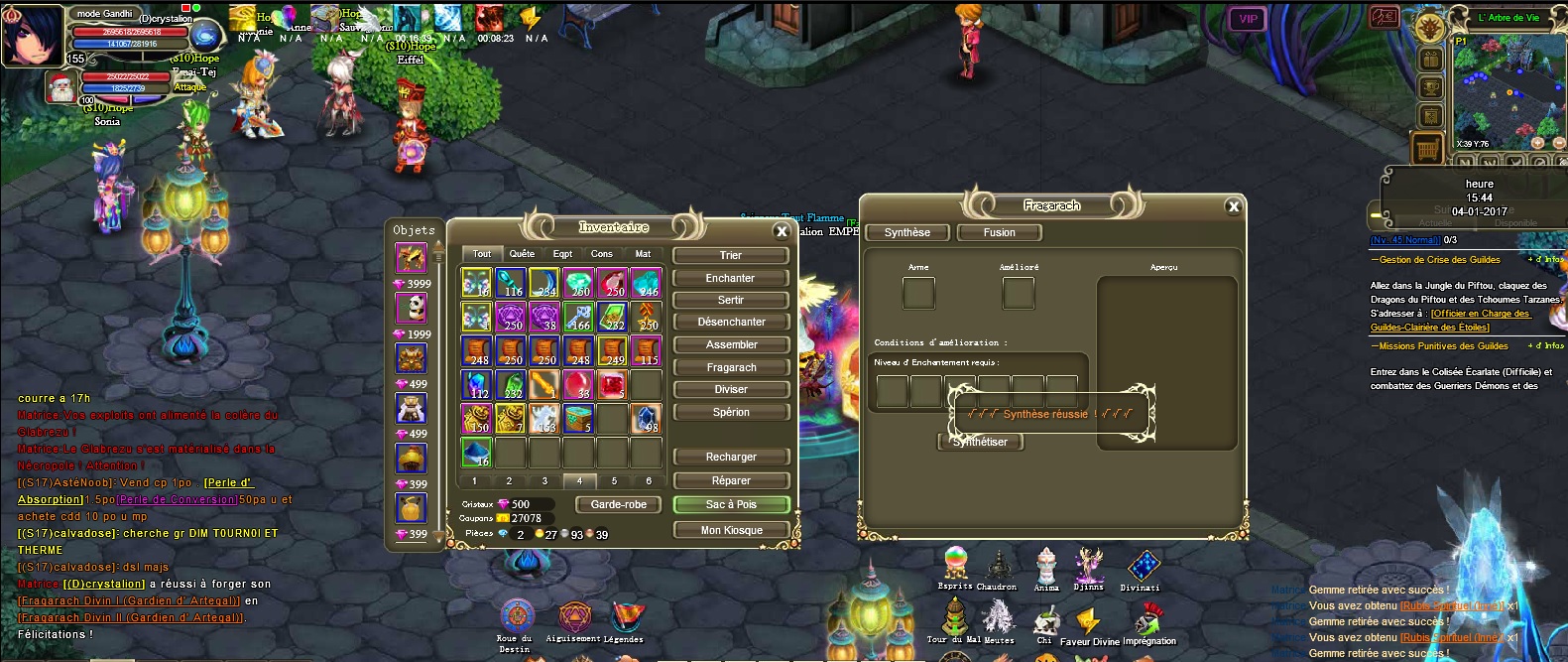Click the Recharger button
The height and width of the screenshot is (662, 1568).
click(731, 458)
